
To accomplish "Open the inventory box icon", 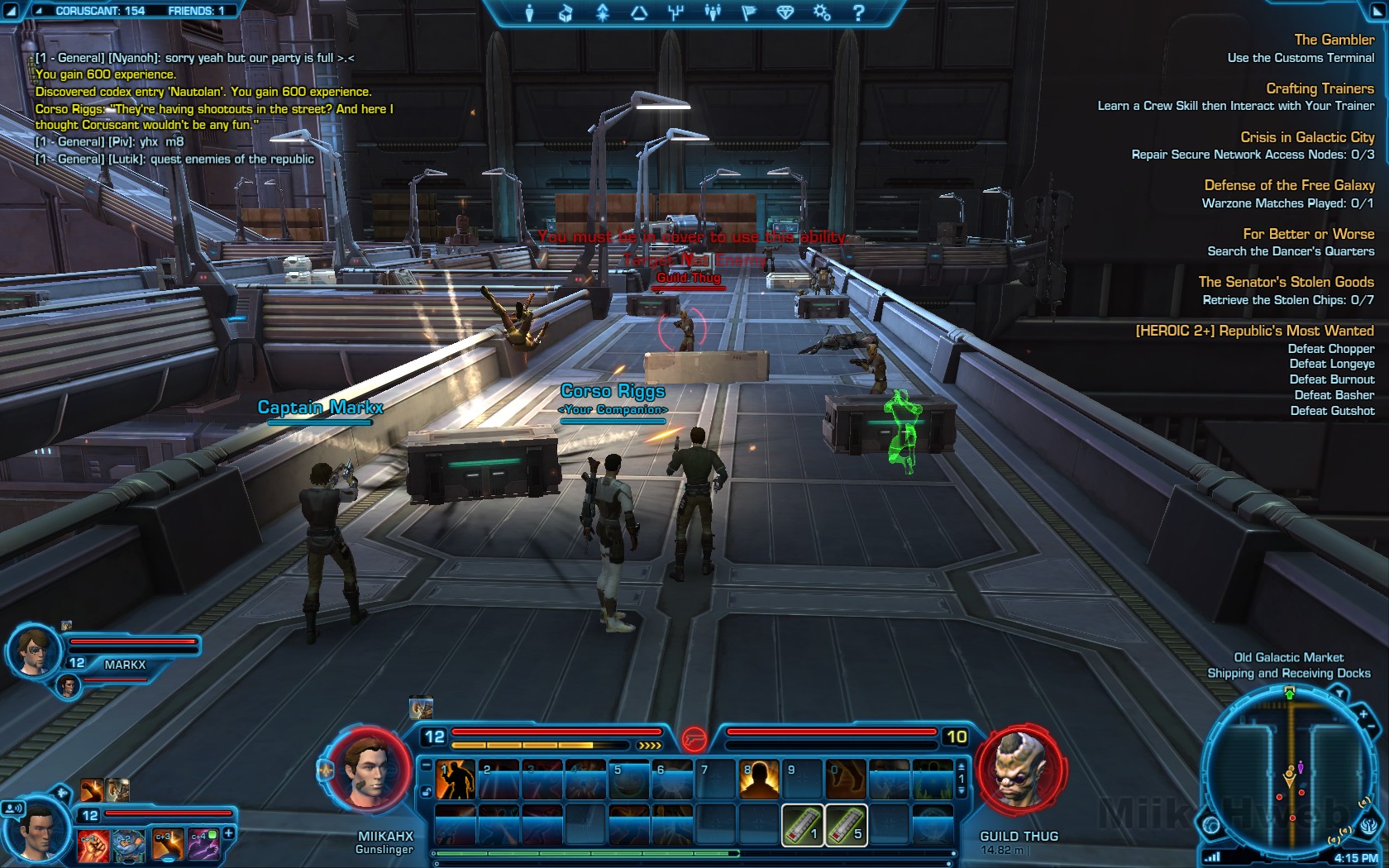I will click(x=566, y=12).
